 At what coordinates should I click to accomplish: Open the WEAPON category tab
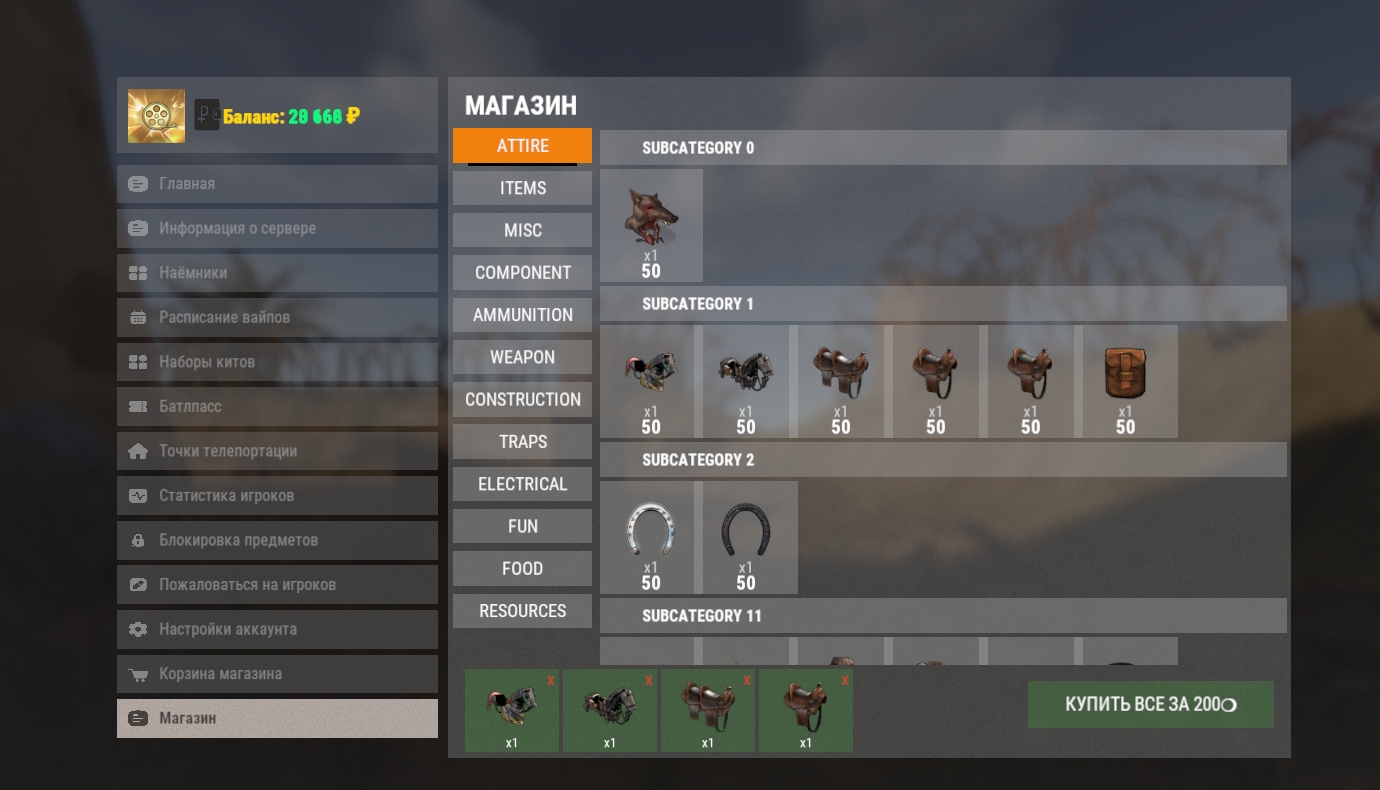coord(522,357)
